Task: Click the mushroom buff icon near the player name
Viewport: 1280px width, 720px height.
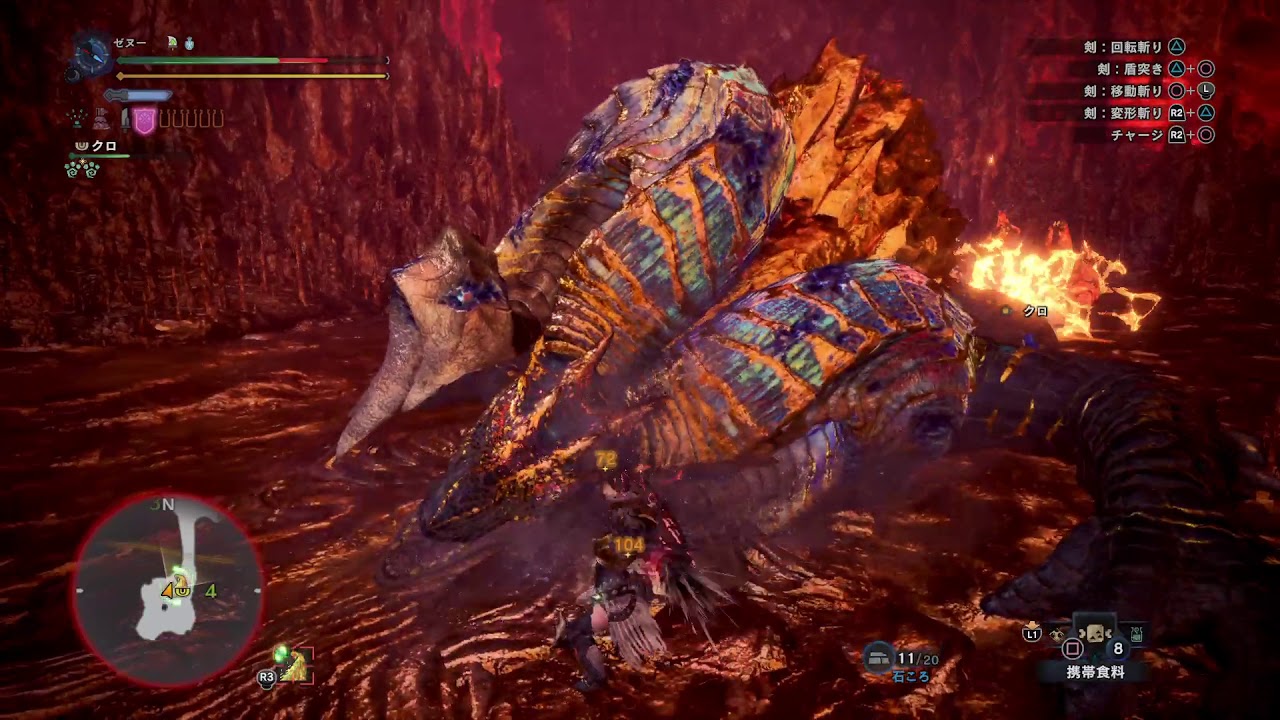Action: [172, 43]
